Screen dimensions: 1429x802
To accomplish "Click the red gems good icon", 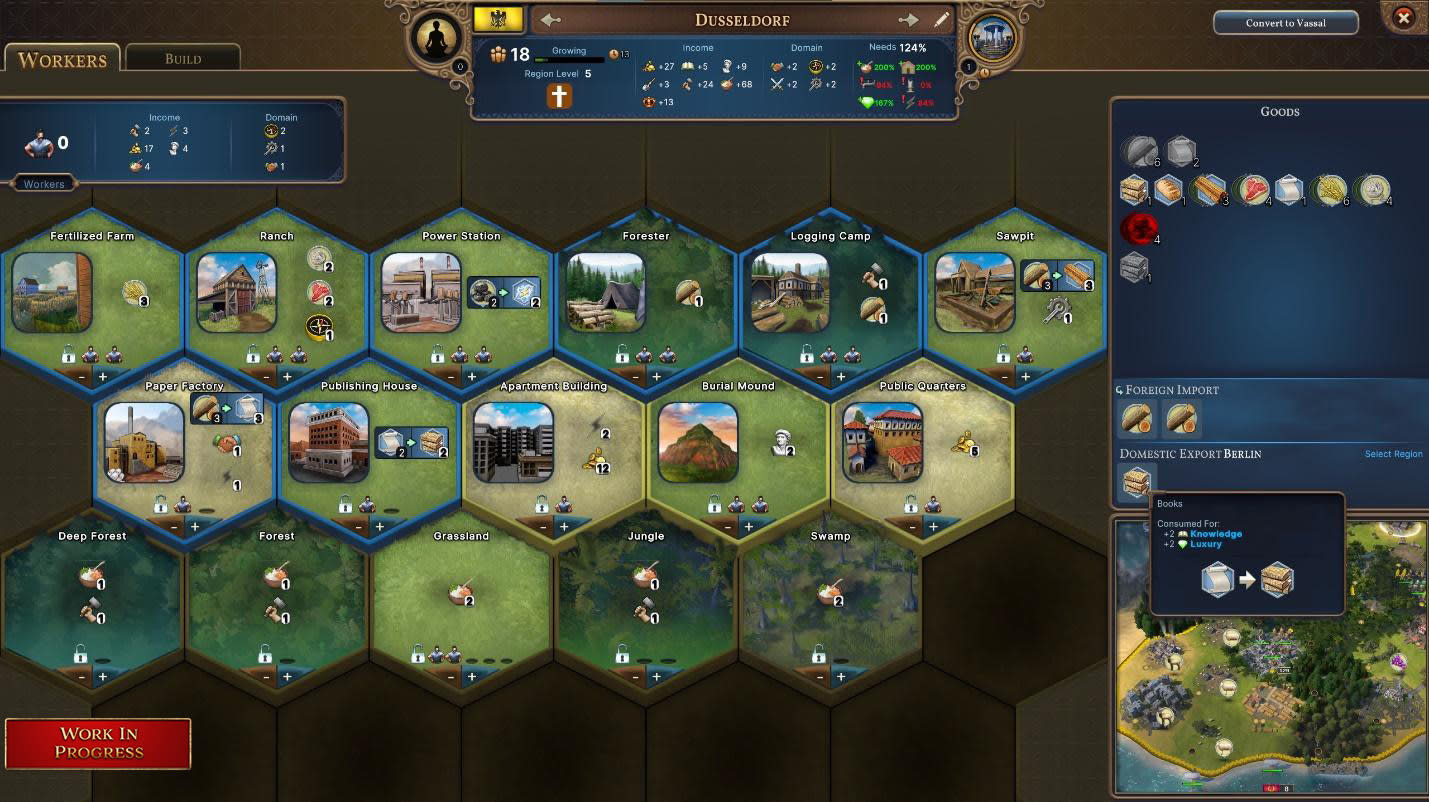I will [1136, 228].
